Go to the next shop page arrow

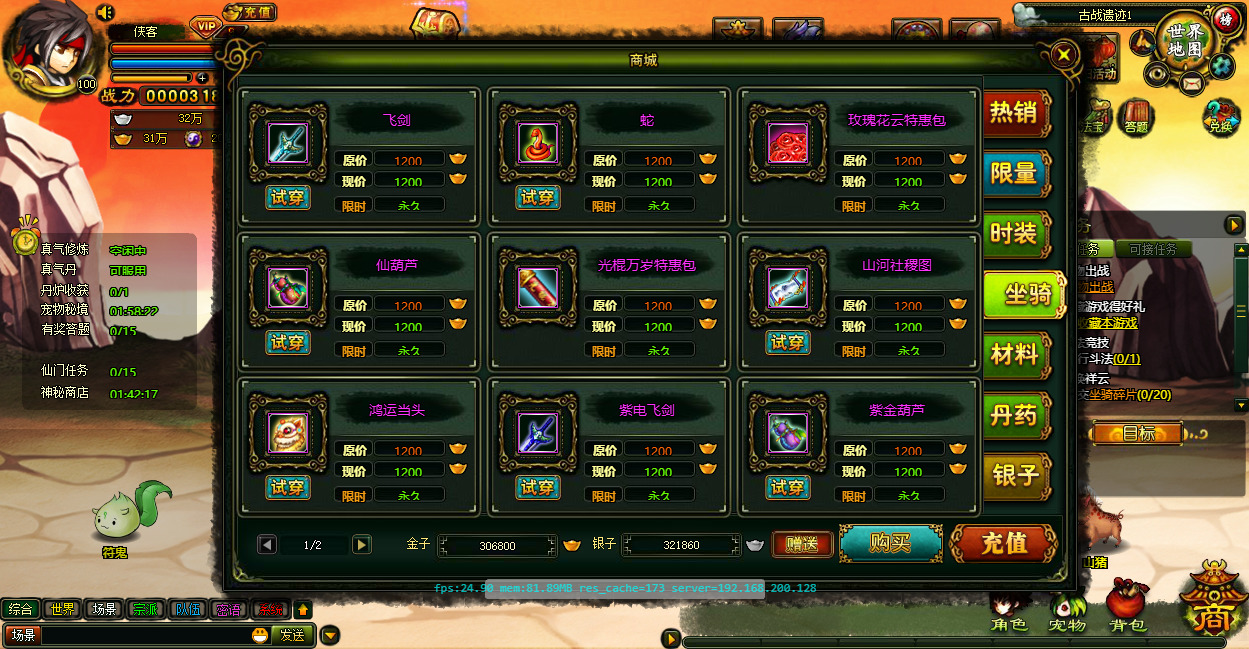pos(361,544)
